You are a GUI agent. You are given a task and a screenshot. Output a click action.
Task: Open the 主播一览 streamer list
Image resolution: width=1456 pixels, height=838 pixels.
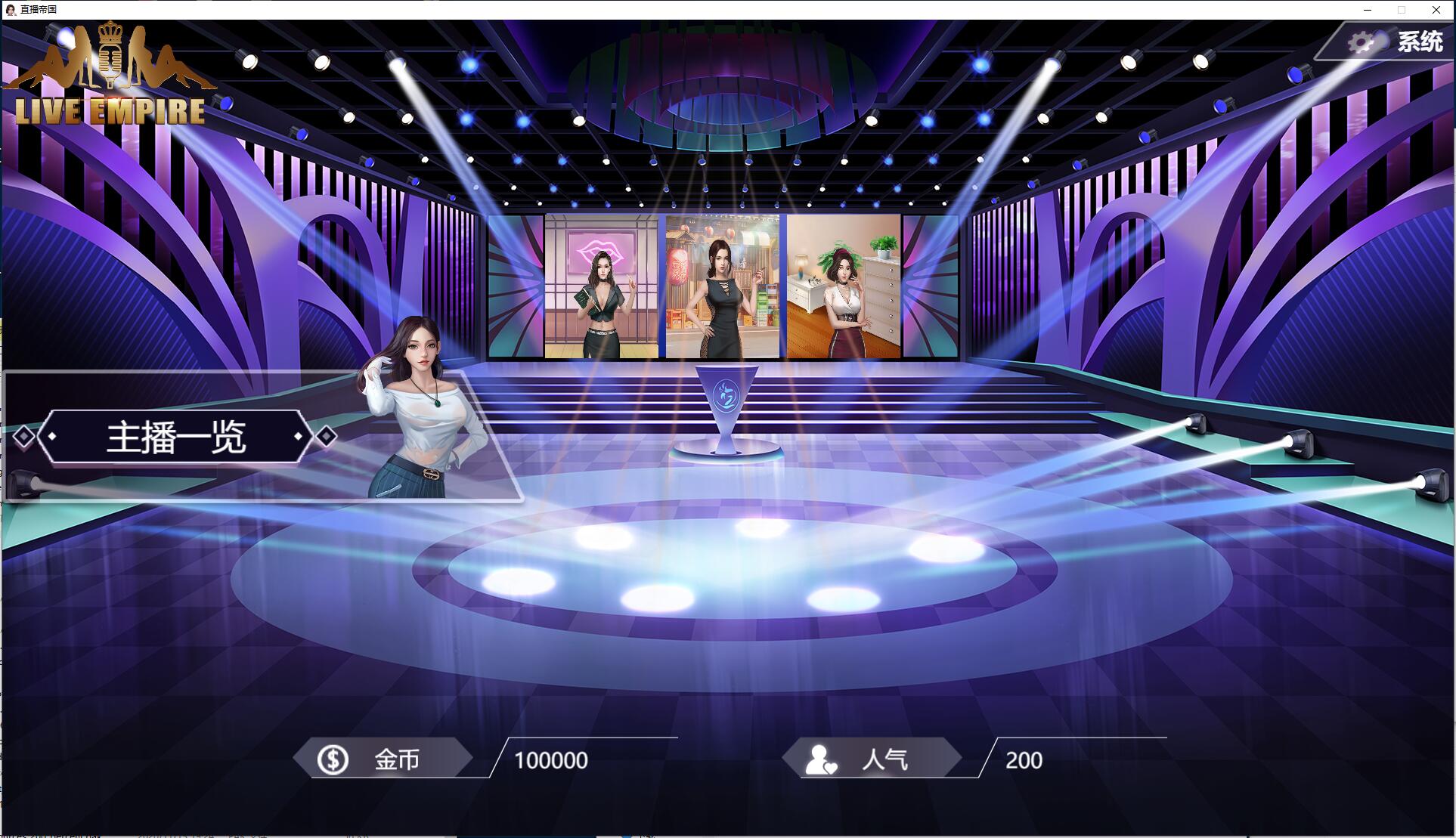click(175, 437)
